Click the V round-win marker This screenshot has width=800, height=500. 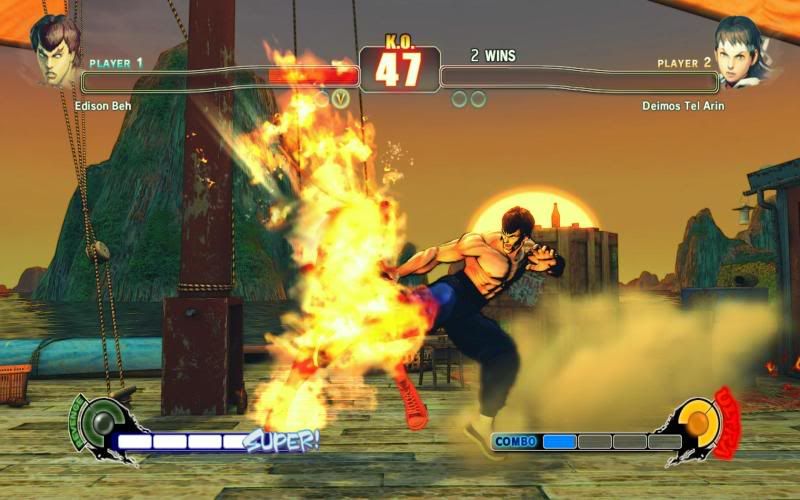pos(341,99)
